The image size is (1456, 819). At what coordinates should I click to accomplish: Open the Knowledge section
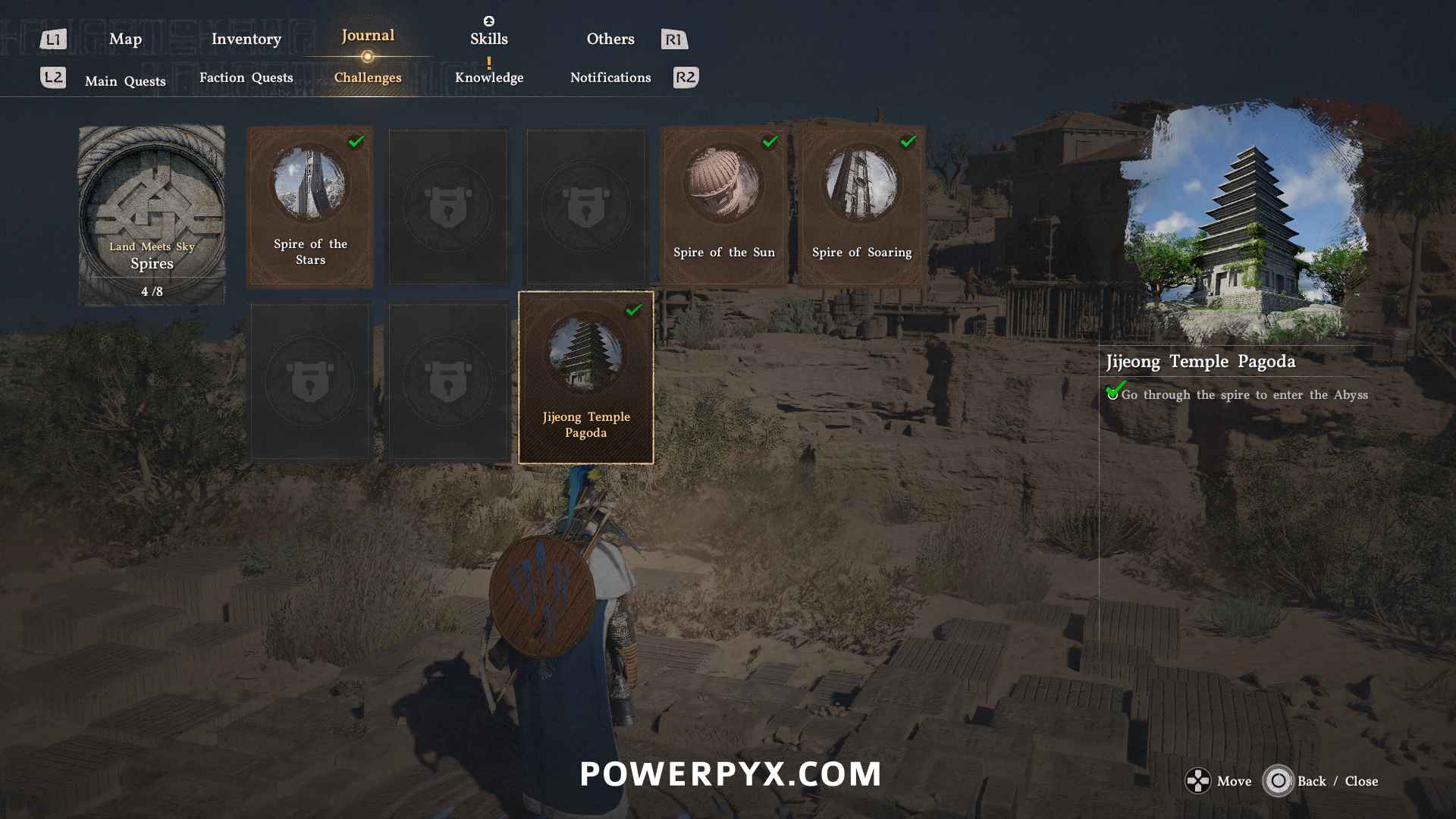pyautogui.click(x=489, y=77)
